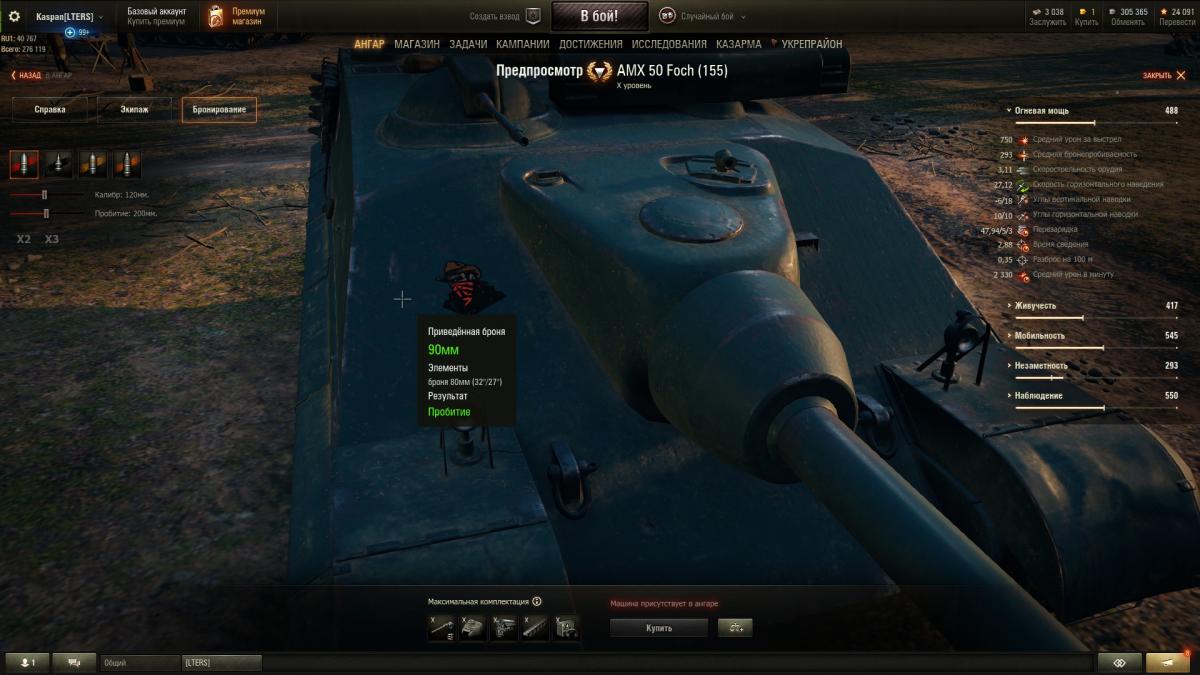Go to the «Казарма» section

click(738, 44)
